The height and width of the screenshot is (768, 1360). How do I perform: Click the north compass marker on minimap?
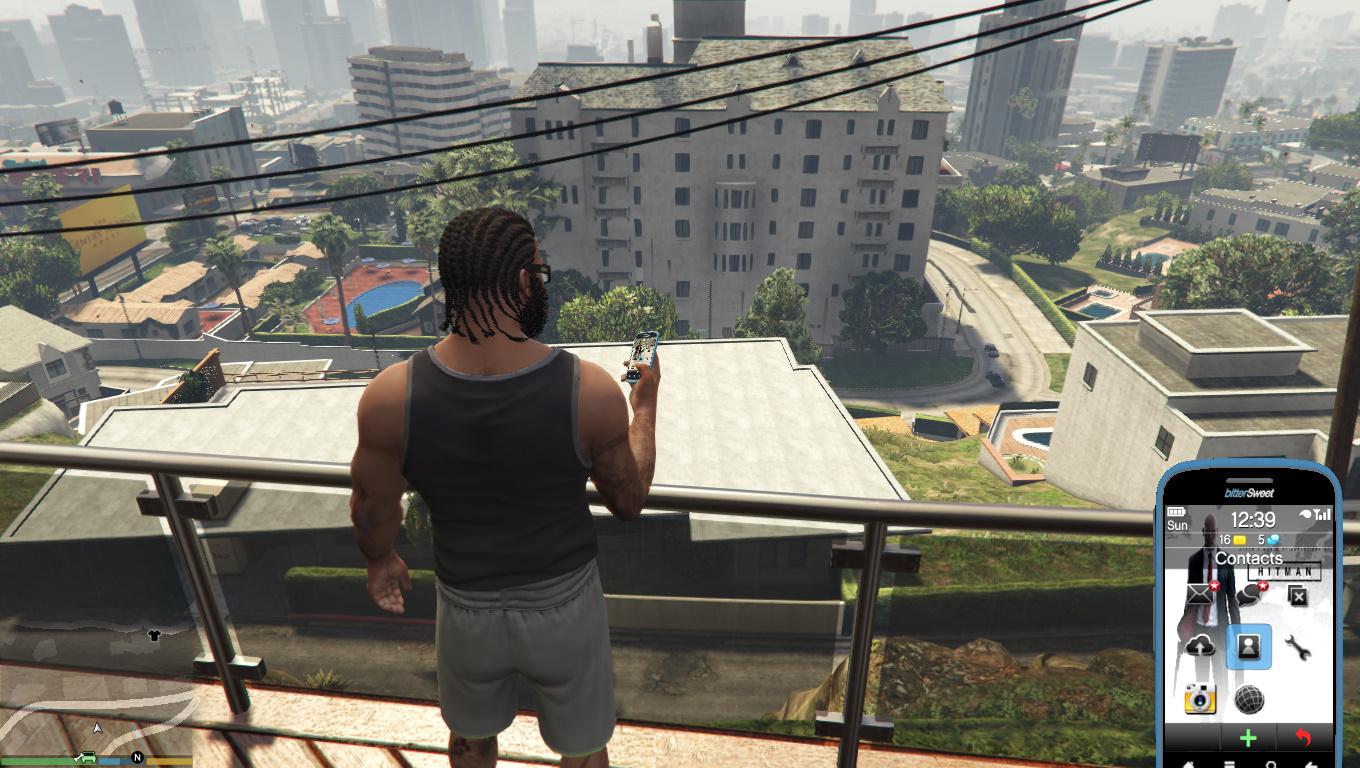coord(138,757)
